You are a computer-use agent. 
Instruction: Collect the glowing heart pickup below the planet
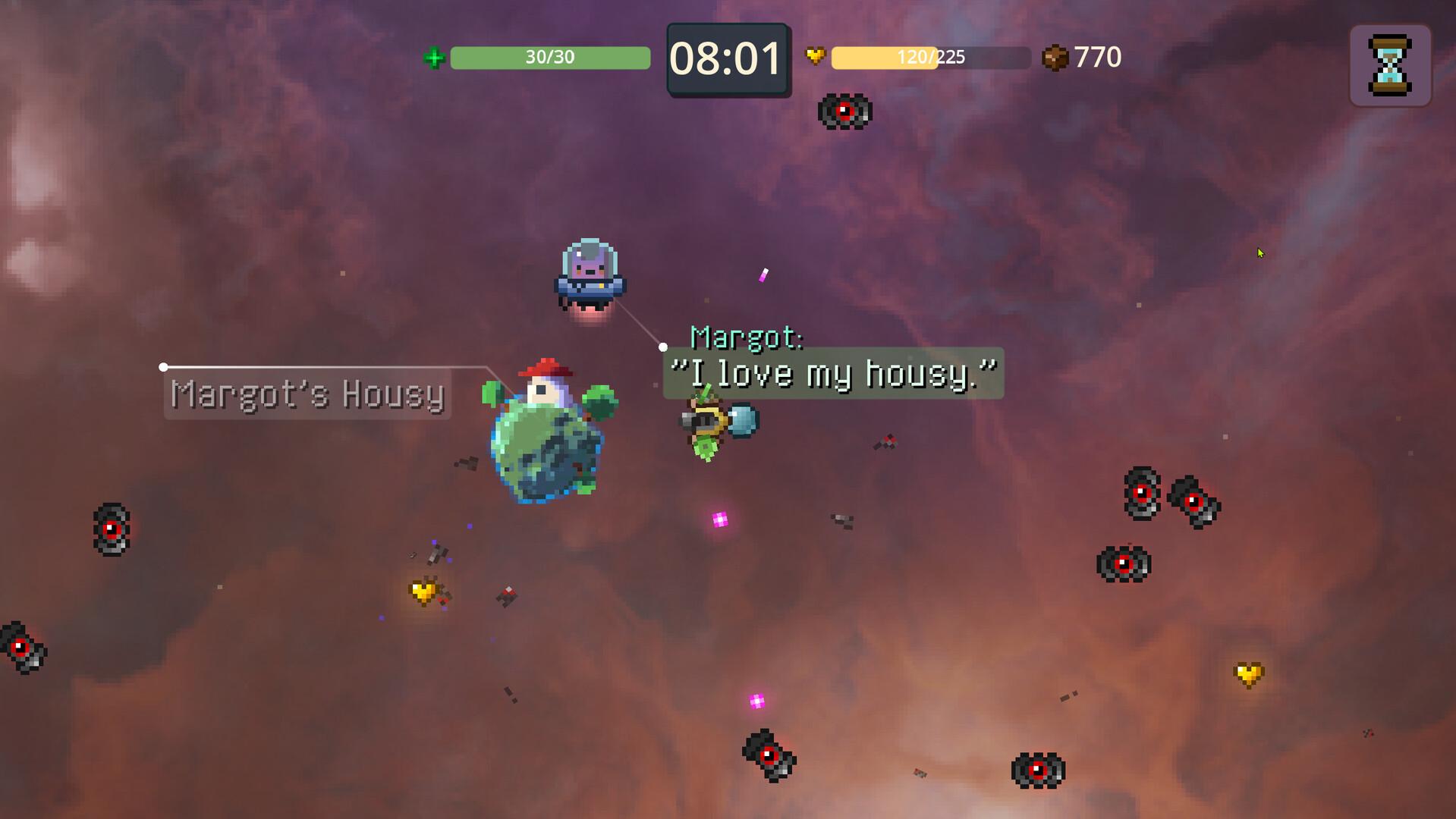pos(423,591)
